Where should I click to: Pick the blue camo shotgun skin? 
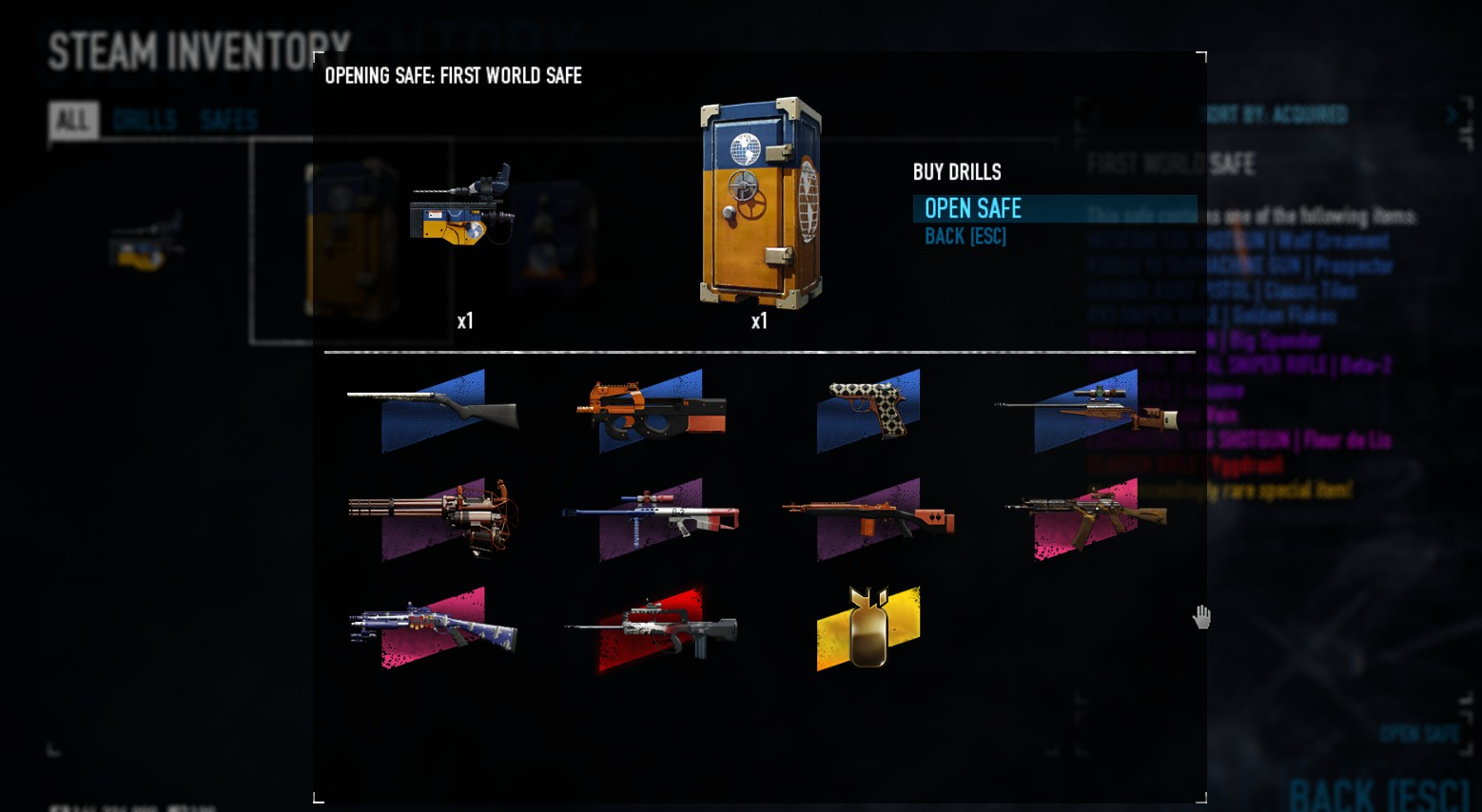click(x=433, y=628)
